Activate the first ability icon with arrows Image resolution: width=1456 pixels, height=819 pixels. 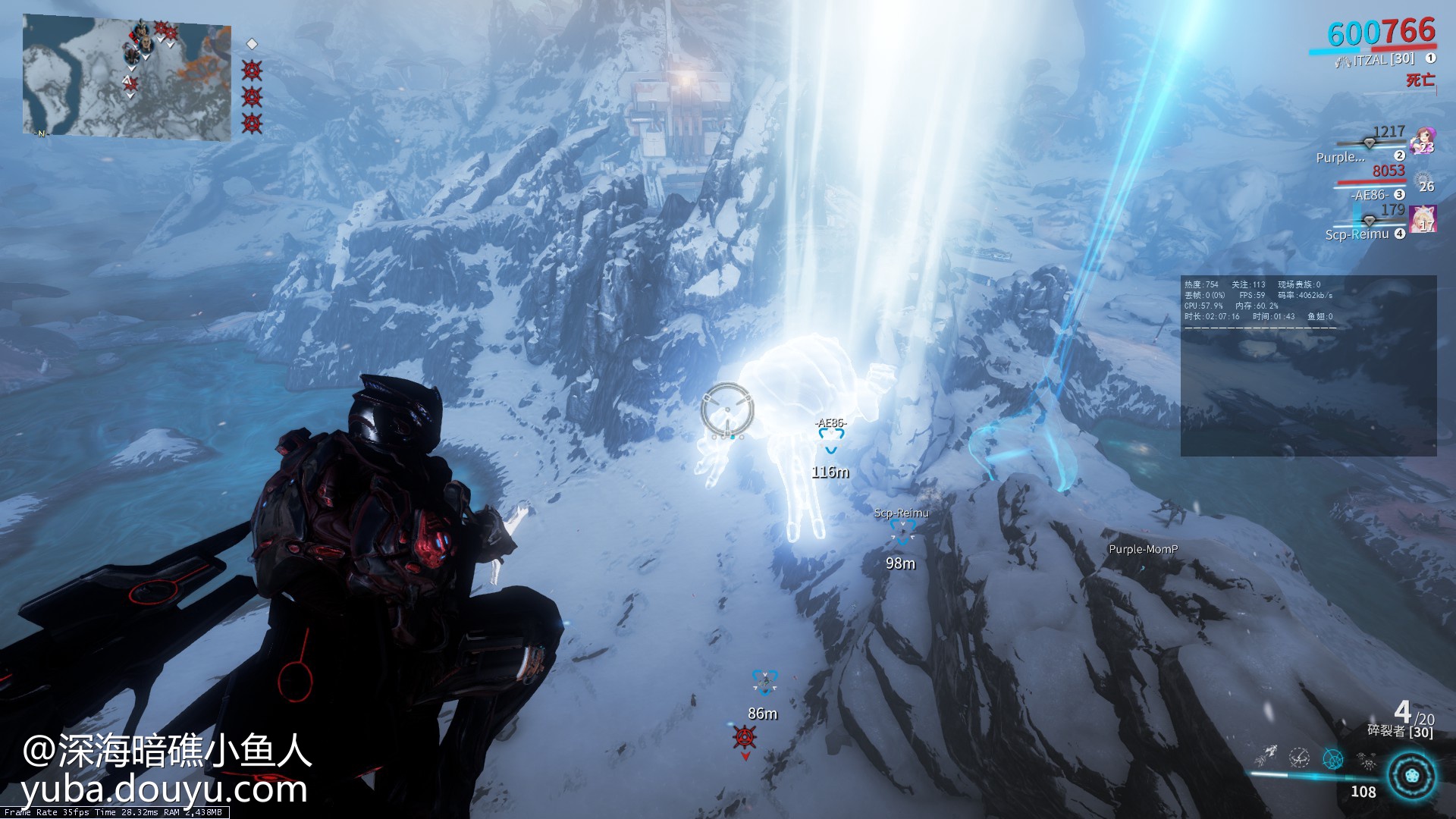1265,757
